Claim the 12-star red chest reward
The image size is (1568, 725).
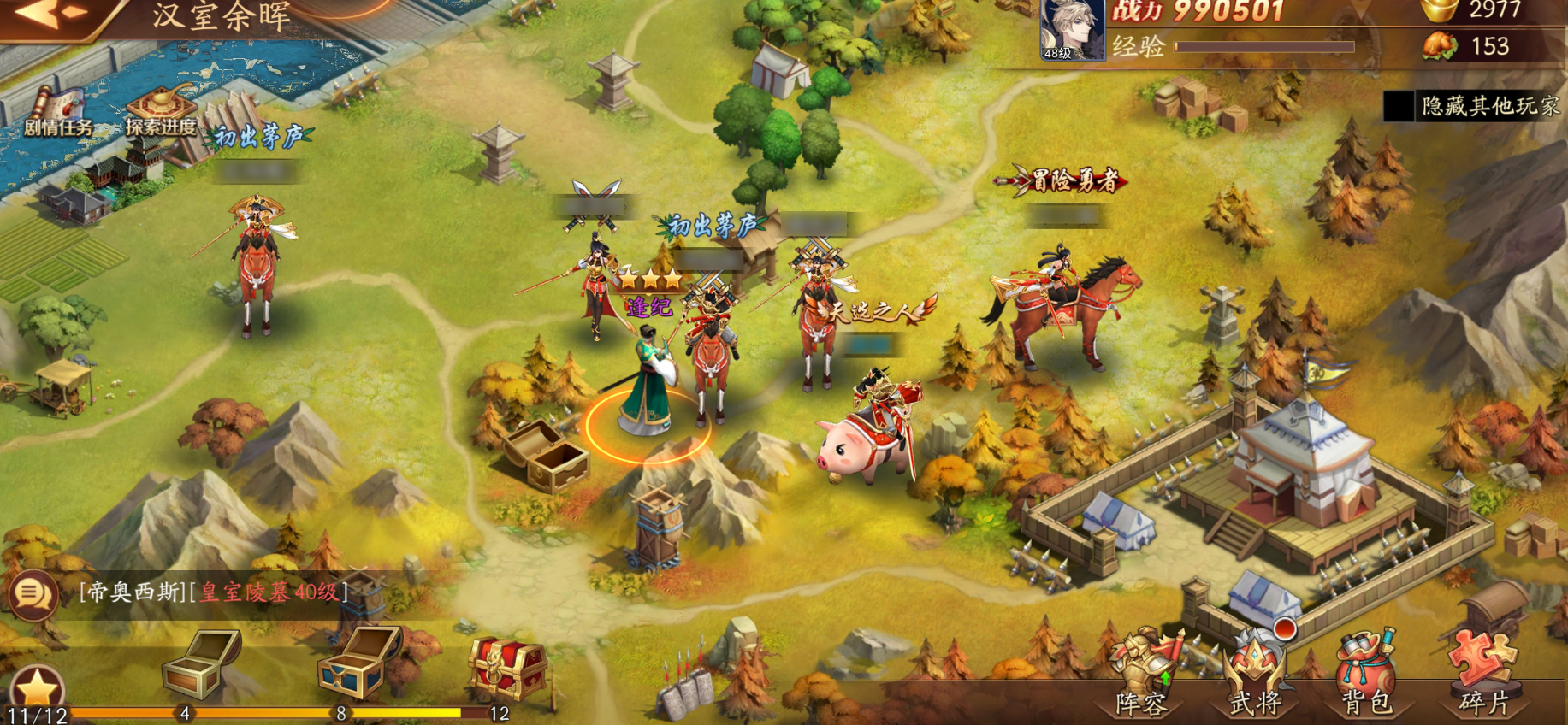(508, 668)
